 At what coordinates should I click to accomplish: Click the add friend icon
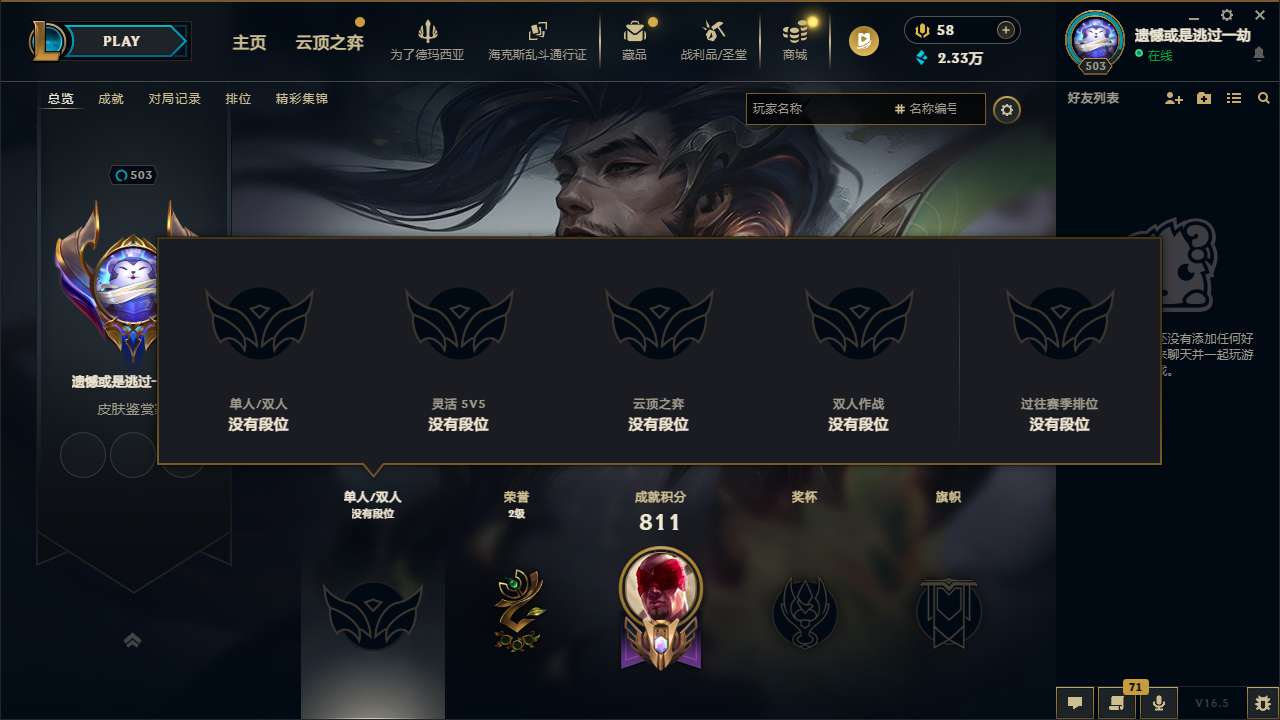click(x=1172, y=98)
